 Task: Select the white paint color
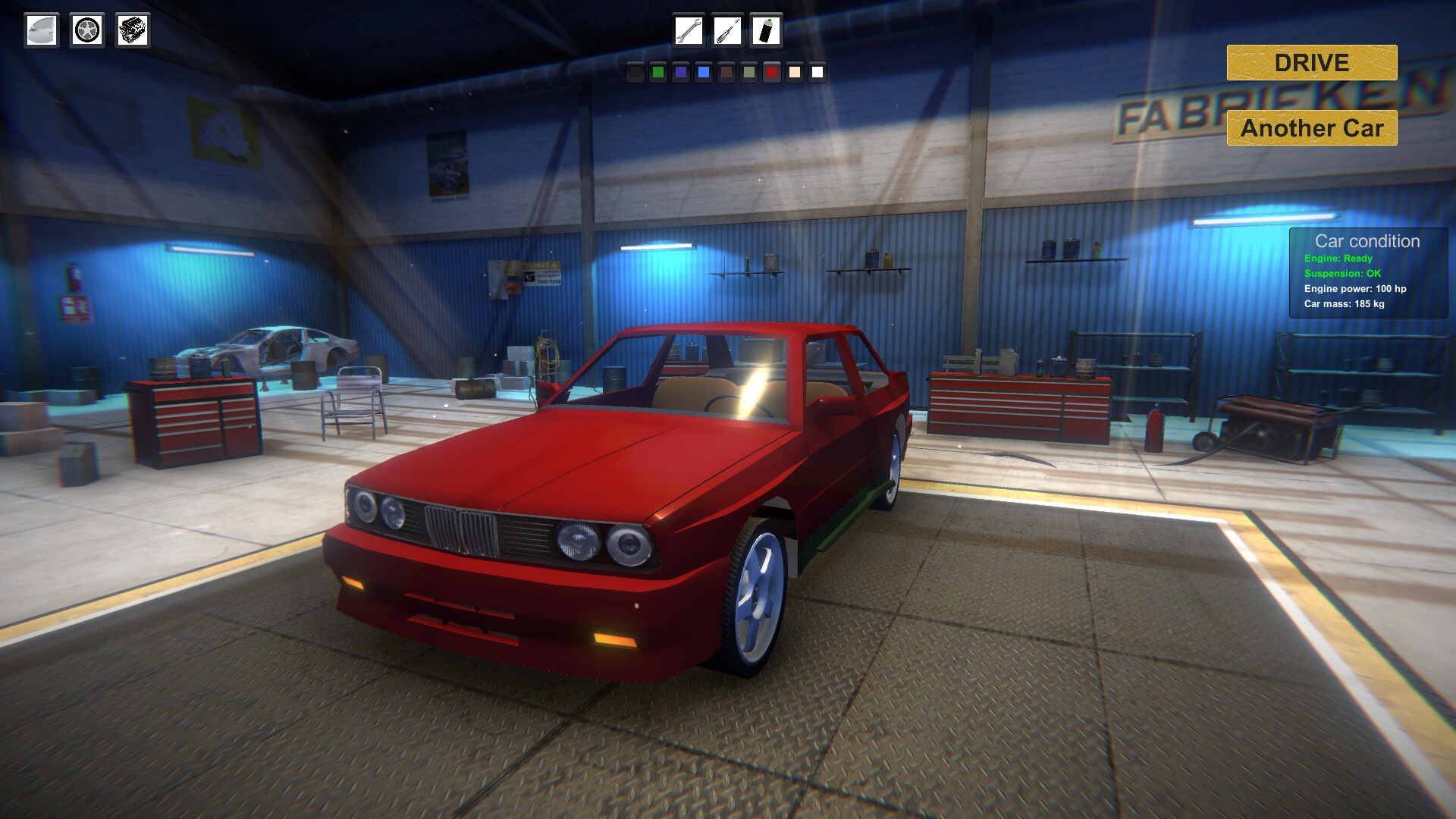tap(818, 74)
